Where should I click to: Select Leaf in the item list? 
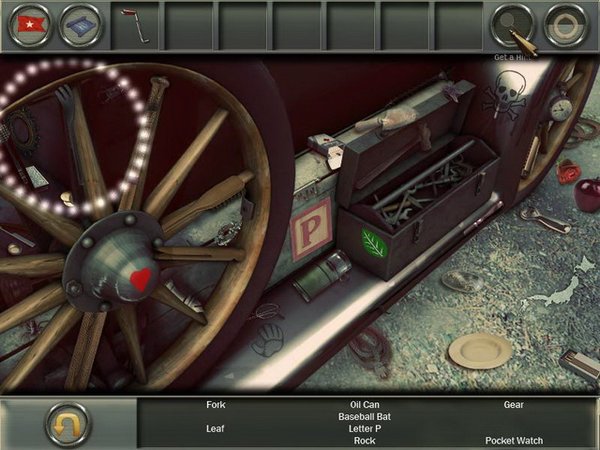(216, 429)
